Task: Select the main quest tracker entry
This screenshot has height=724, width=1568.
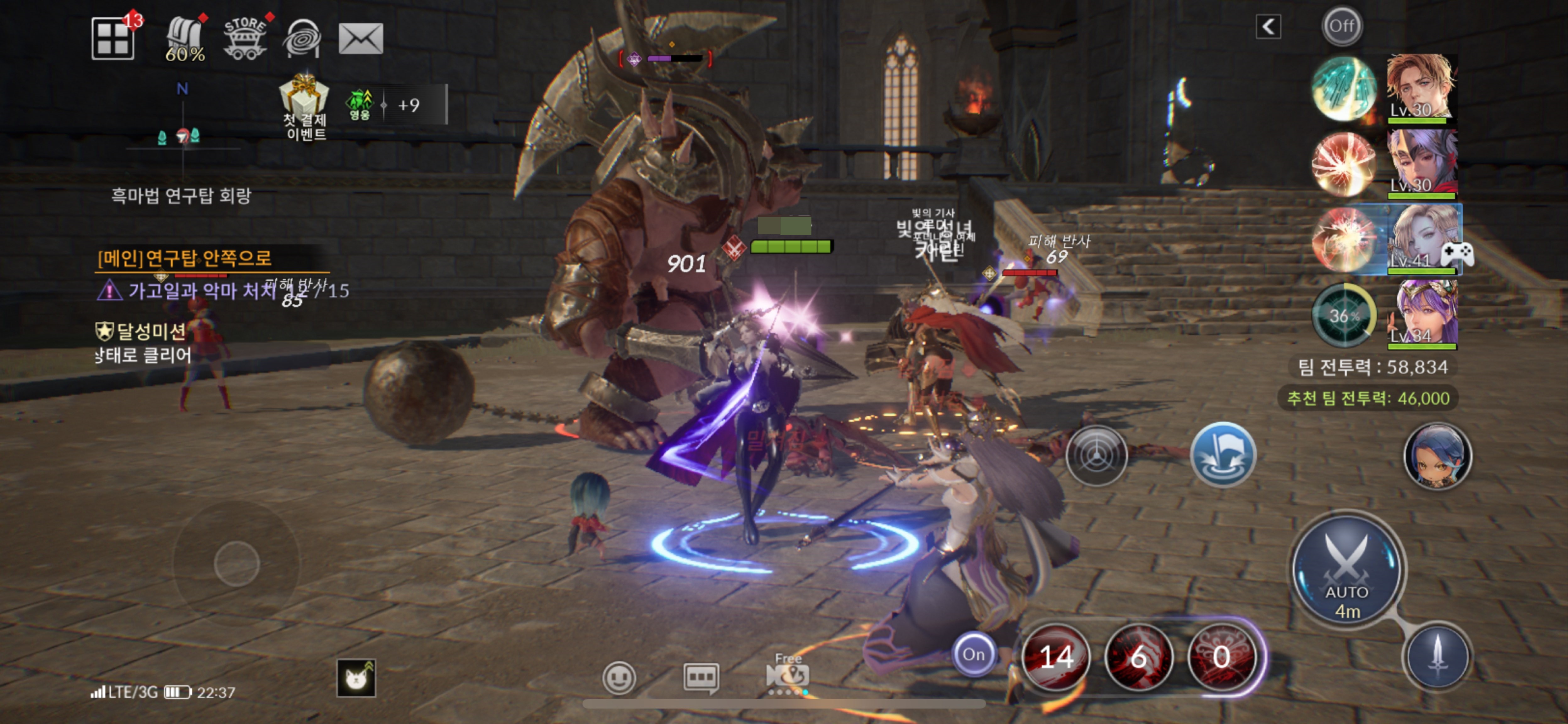Action: coord(184,259)
